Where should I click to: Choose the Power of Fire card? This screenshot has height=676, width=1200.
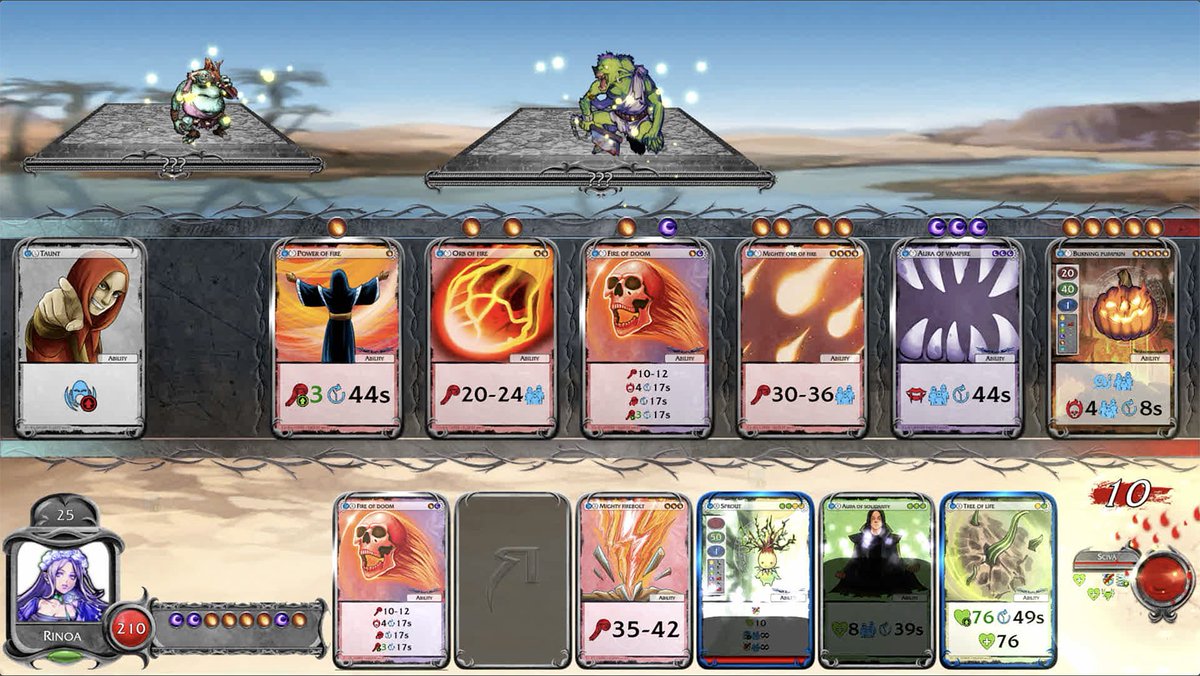[337, 338]
